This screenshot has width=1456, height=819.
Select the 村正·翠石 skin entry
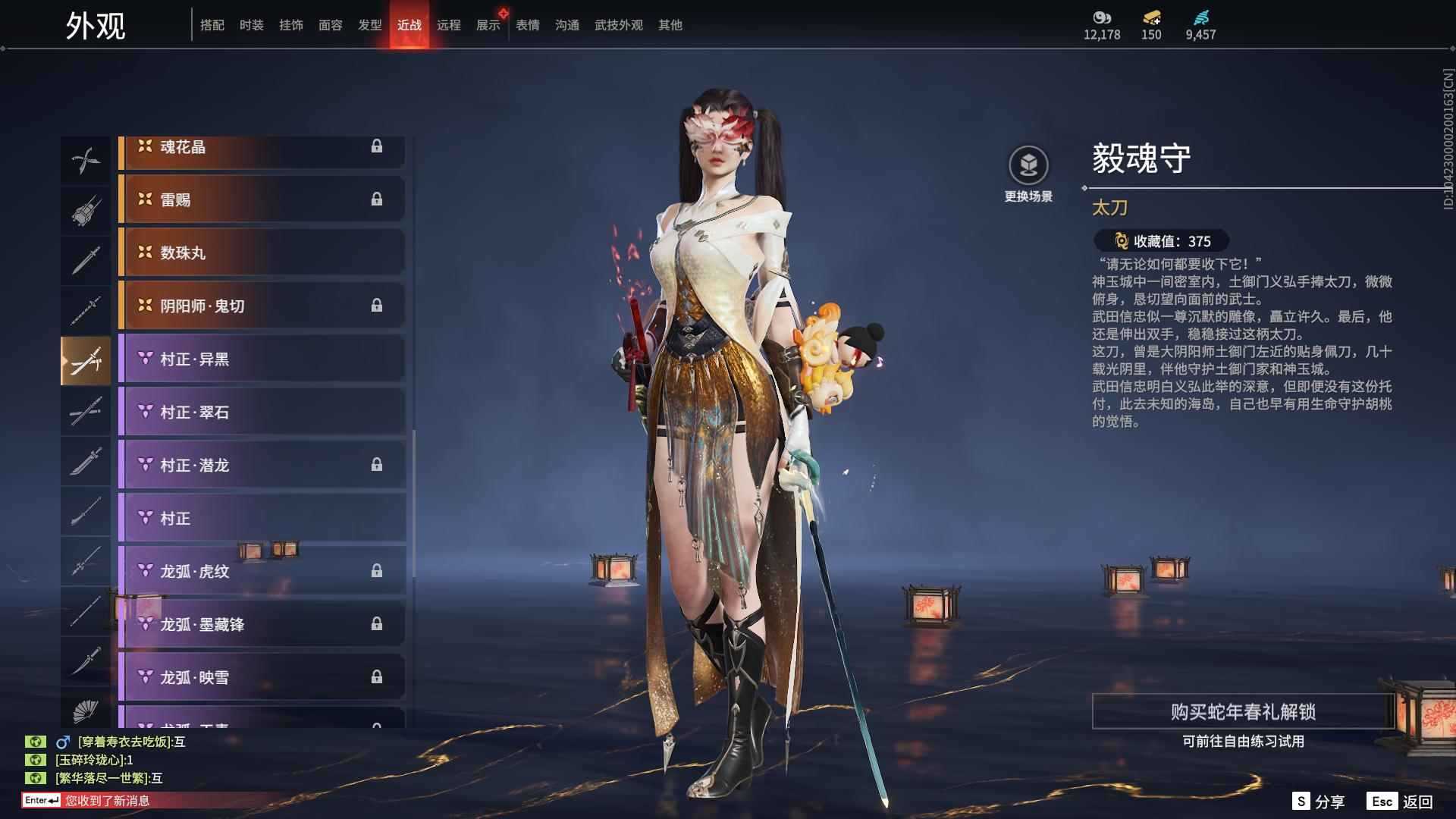[x=262, y=413]
